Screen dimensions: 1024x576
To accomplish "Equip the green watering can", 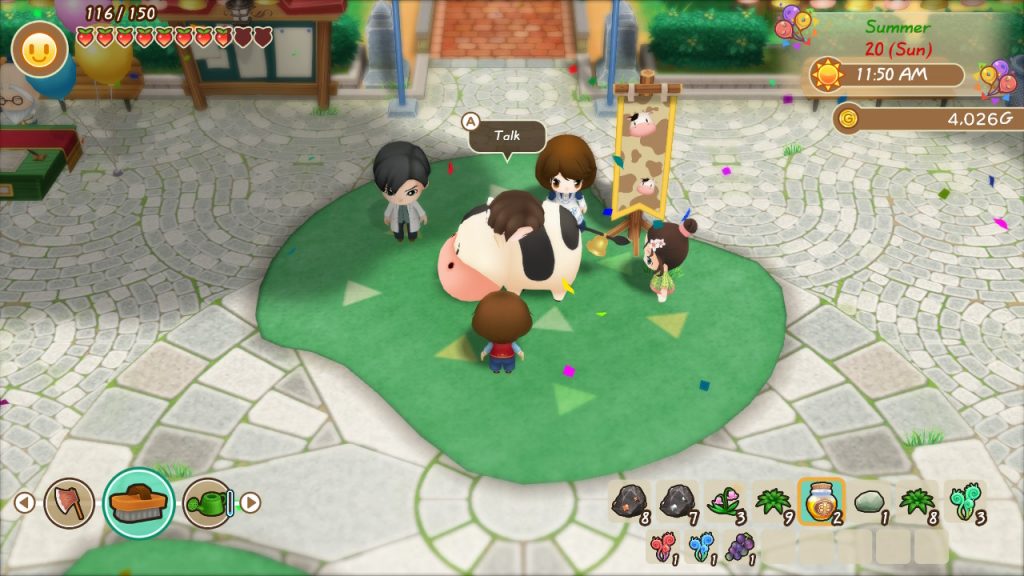I will [x=208, y=503].
